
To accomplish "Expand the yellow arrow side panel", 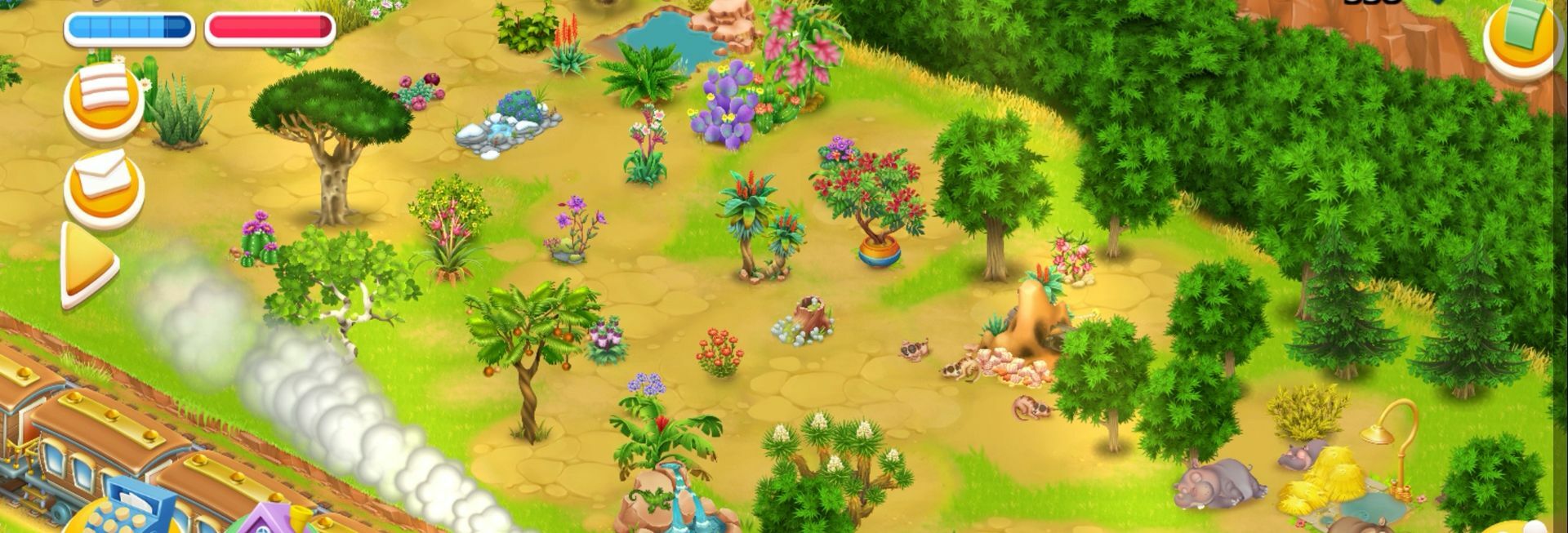I will (x=88, y=265).
